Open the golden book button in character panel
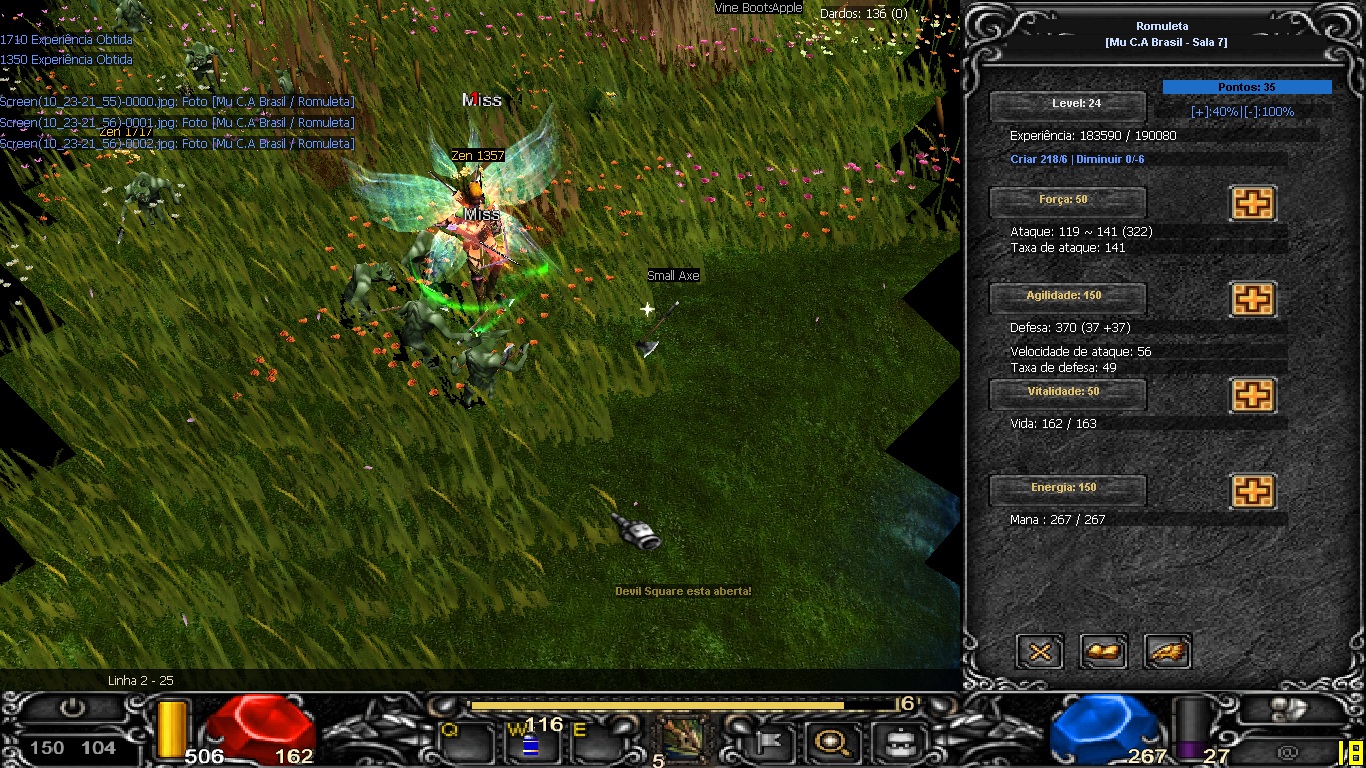 (x=1104, y=652)
